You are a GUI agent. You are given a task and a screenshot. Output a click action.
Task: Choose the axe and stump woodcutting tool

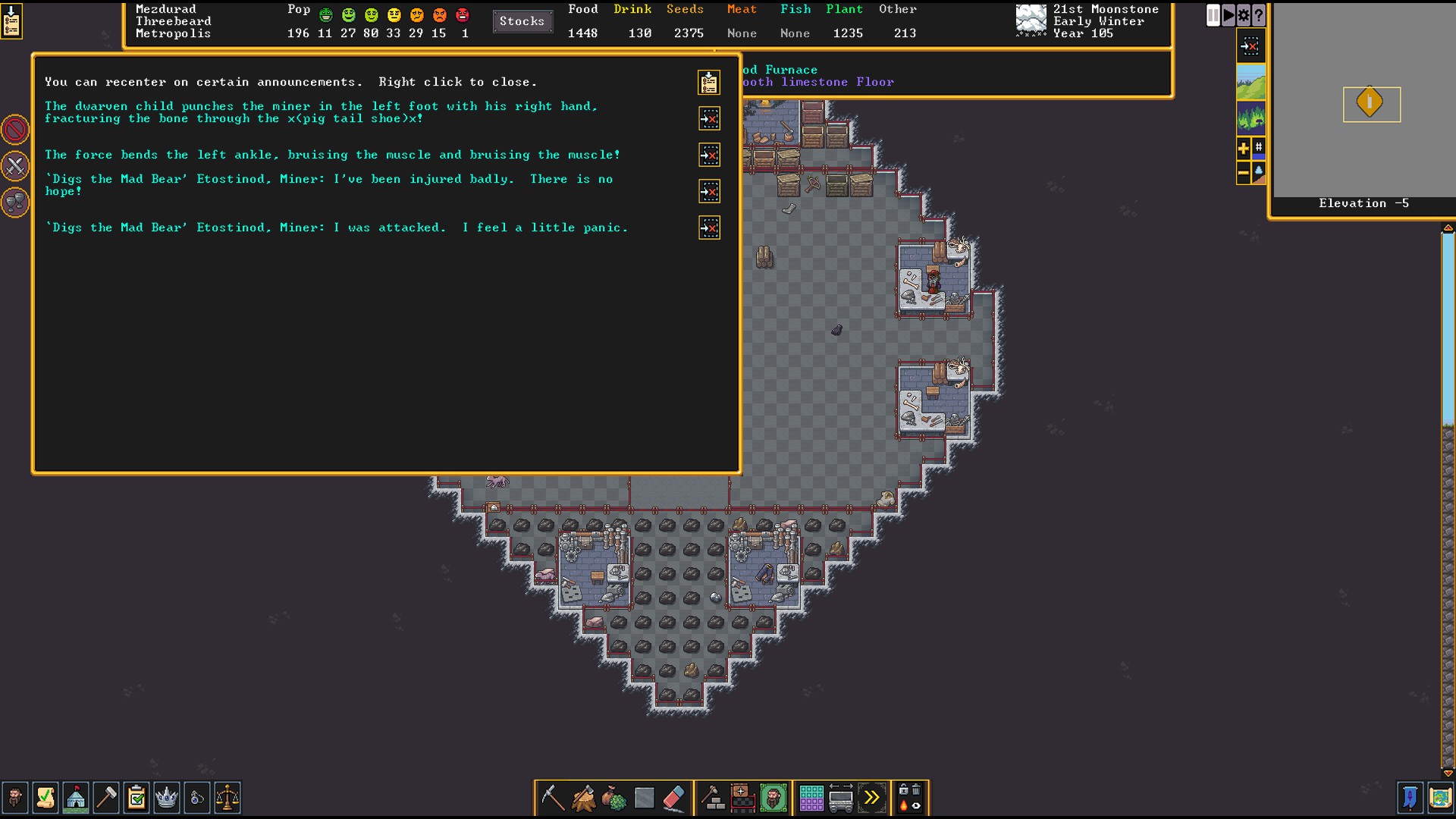pos(583,798)
